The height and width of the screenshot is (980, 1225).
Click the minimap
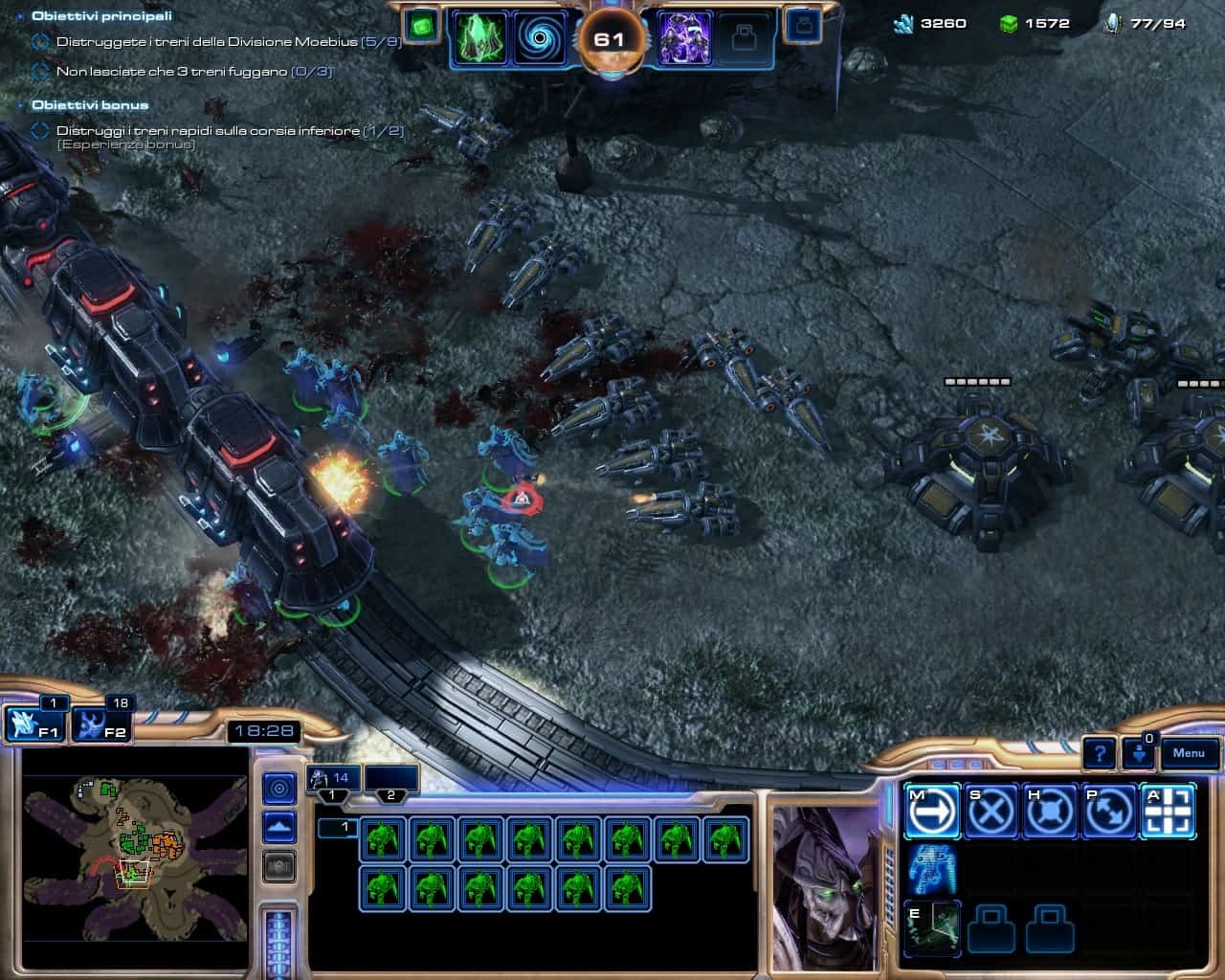[x=134, y=857]
